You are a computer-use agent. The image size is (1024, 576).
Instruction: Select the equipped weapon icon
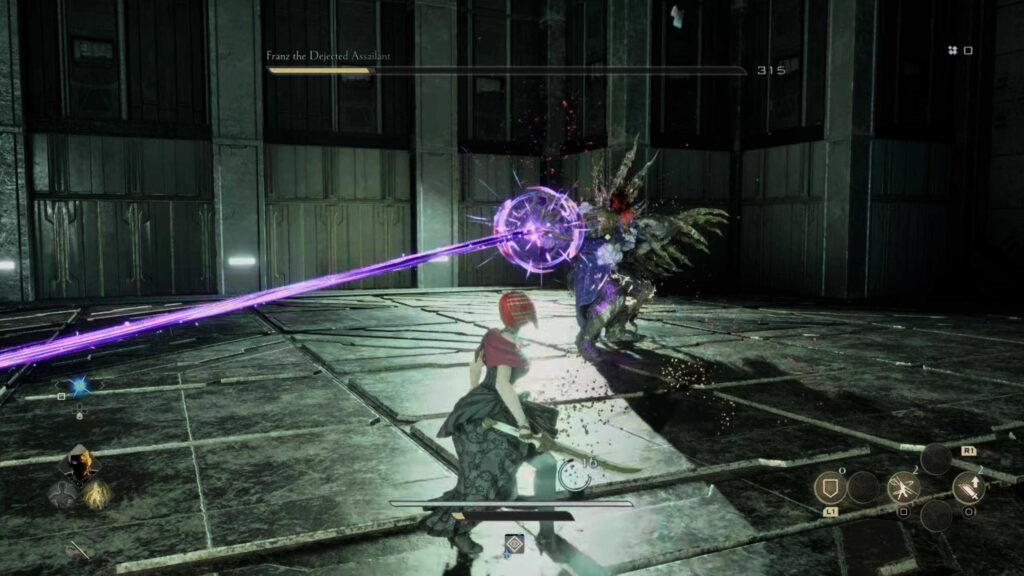(79, 549)
